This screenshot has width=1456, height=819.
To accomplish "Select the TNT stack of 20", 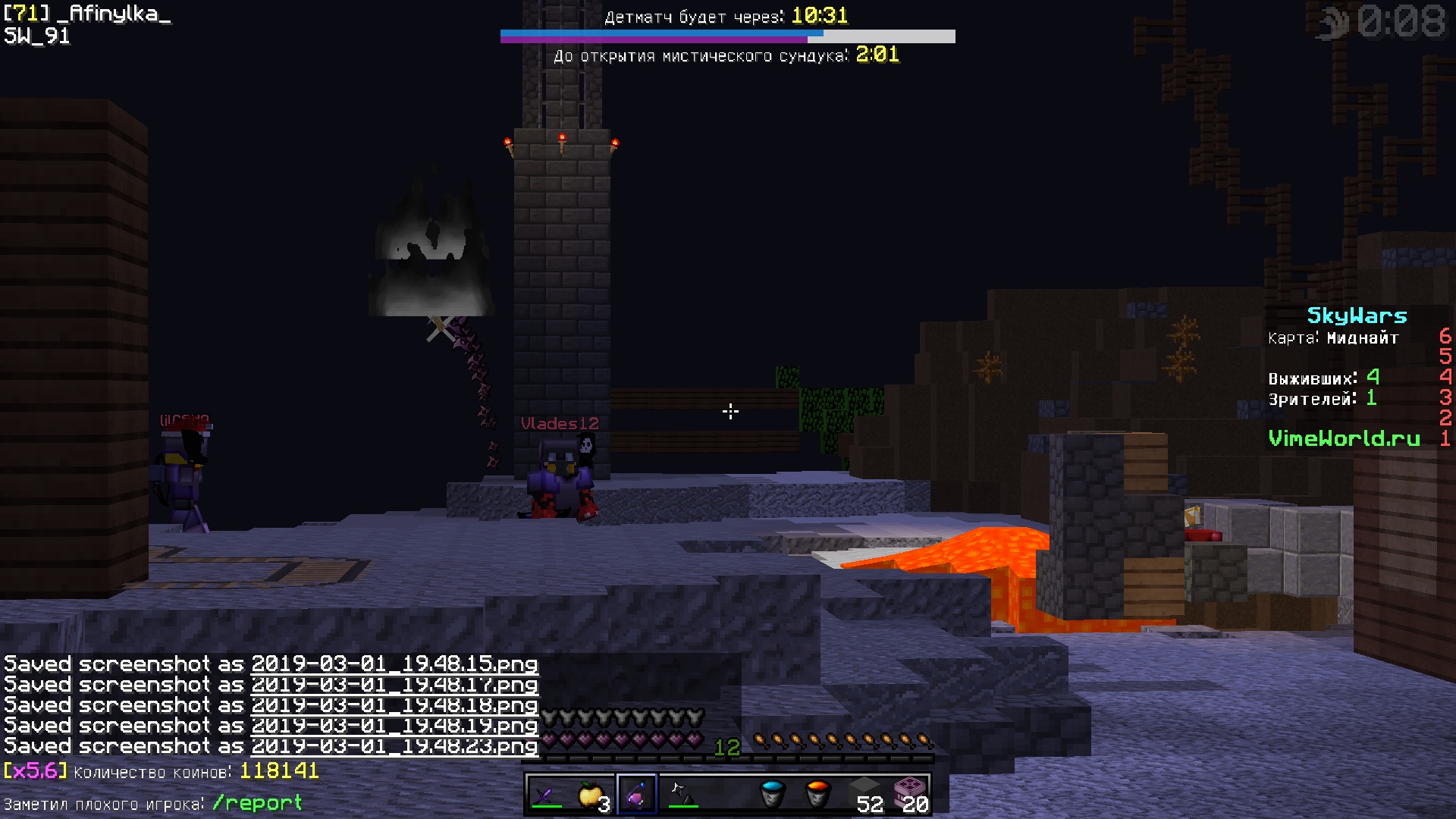I will tap(909, 795).
